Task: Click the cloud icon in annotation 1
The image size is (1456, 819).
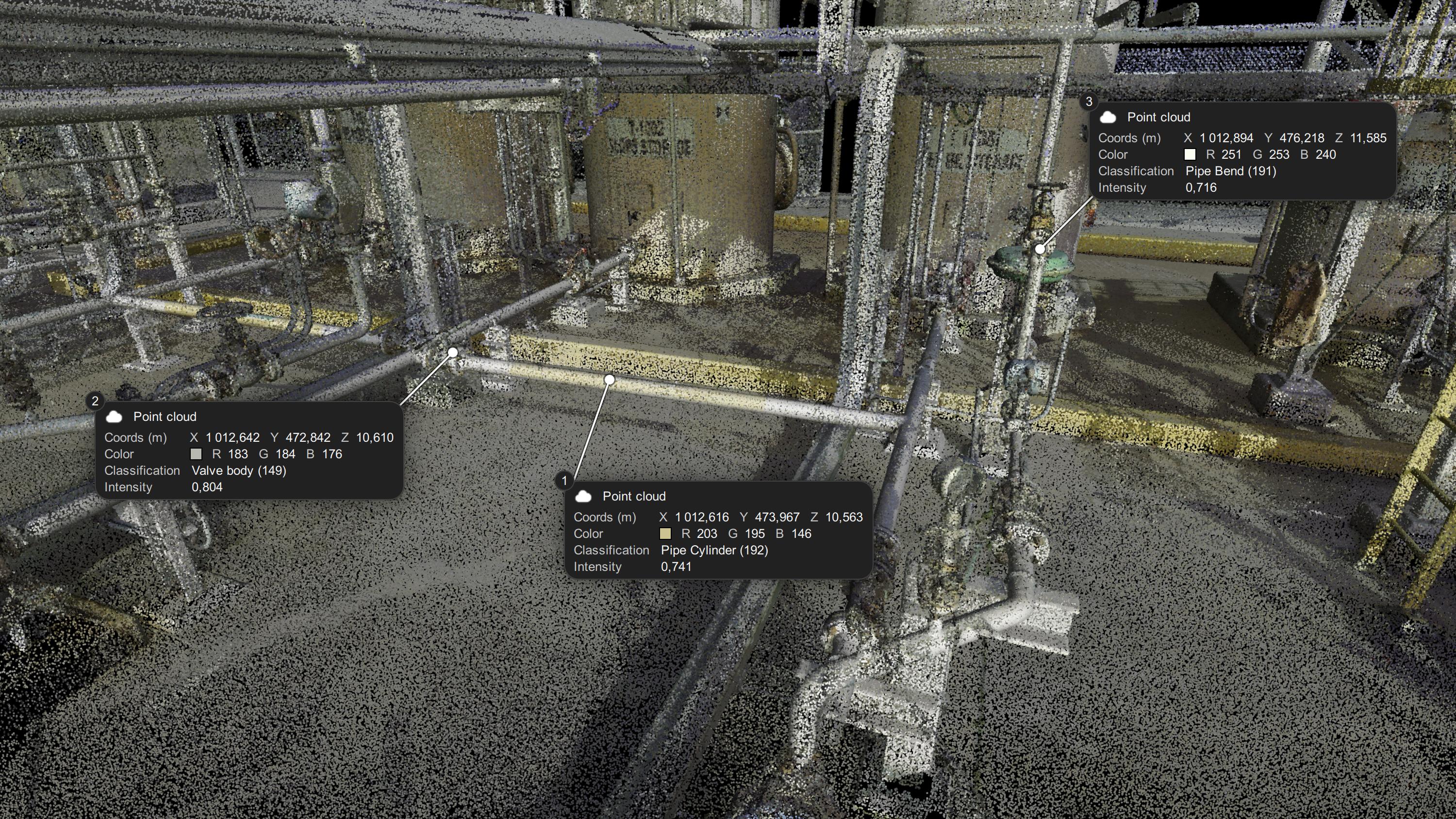Action: (583, 496)
